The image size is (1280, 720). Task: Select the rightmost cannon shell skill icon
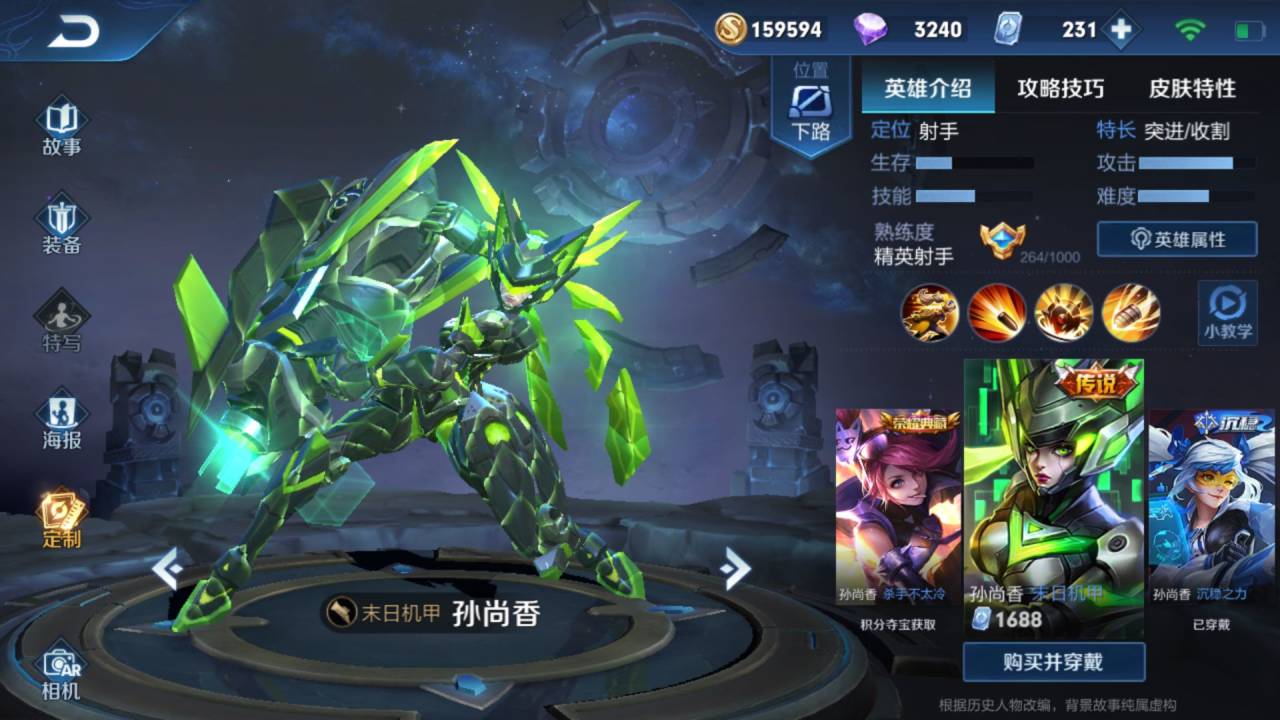(x=1131, y=313)
